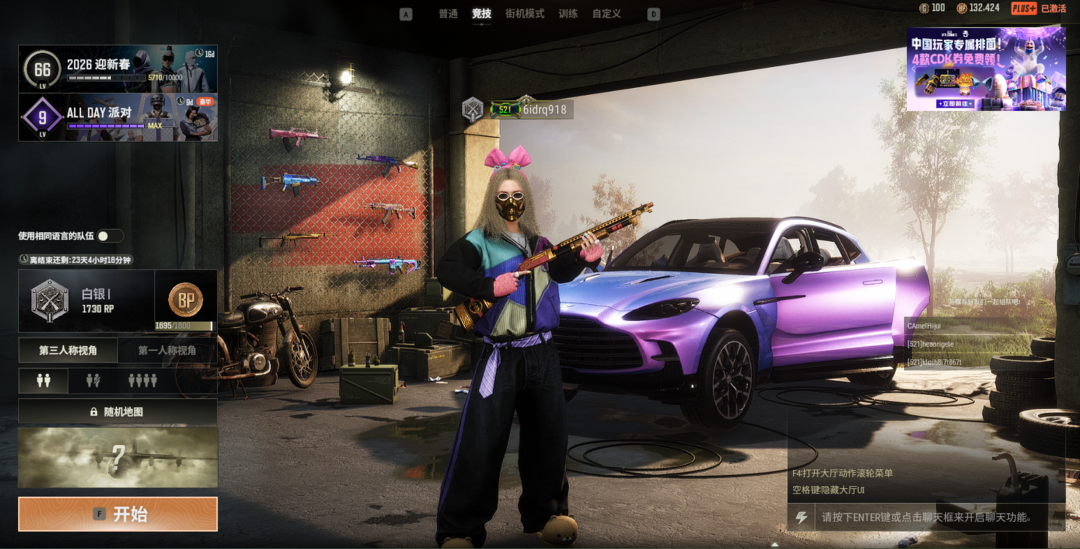Choose the 自定义 tab
The image size is (1080, 549).
pos(606,14)
